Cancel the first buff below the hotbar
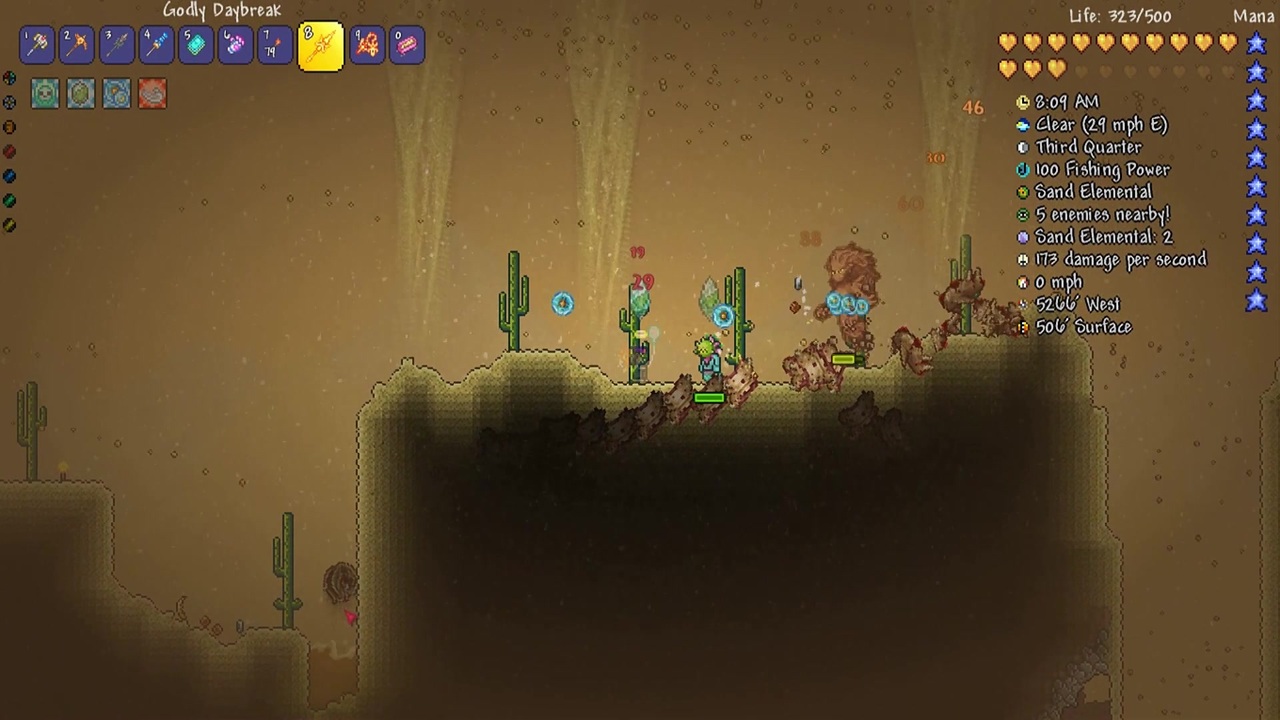This screenshot has height=720, width=1280. 45,93
